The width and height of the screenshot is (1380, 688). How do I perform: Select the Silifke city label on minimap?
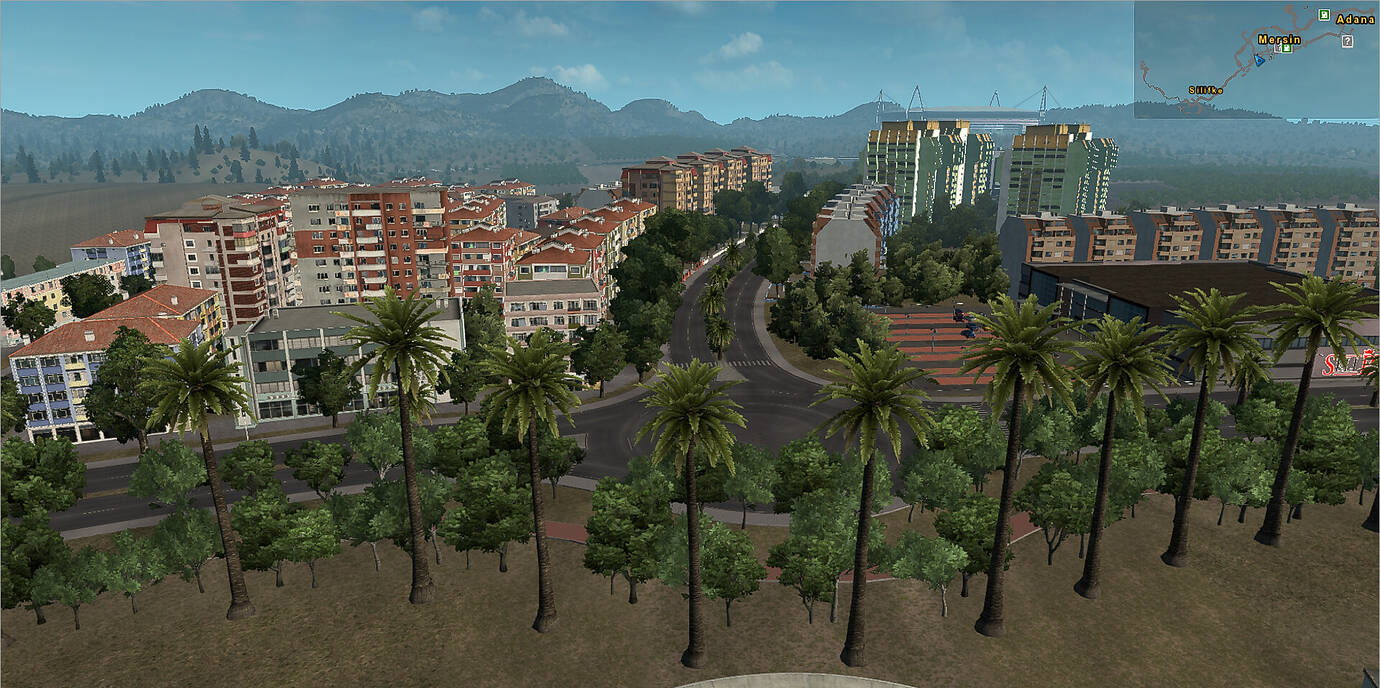(1205, 90)
